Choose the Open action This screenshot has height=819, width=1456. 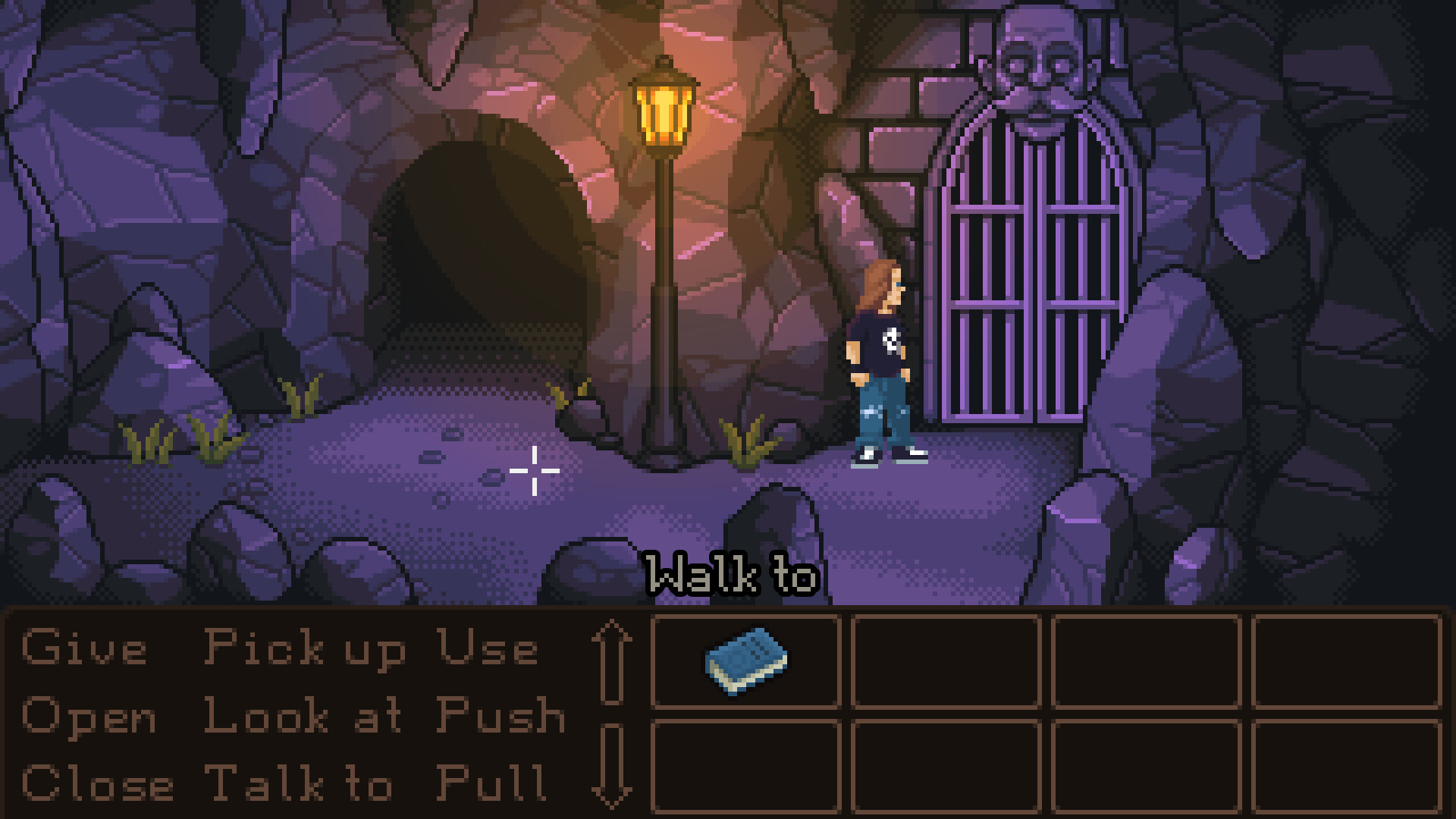click(x=87, y=717)
